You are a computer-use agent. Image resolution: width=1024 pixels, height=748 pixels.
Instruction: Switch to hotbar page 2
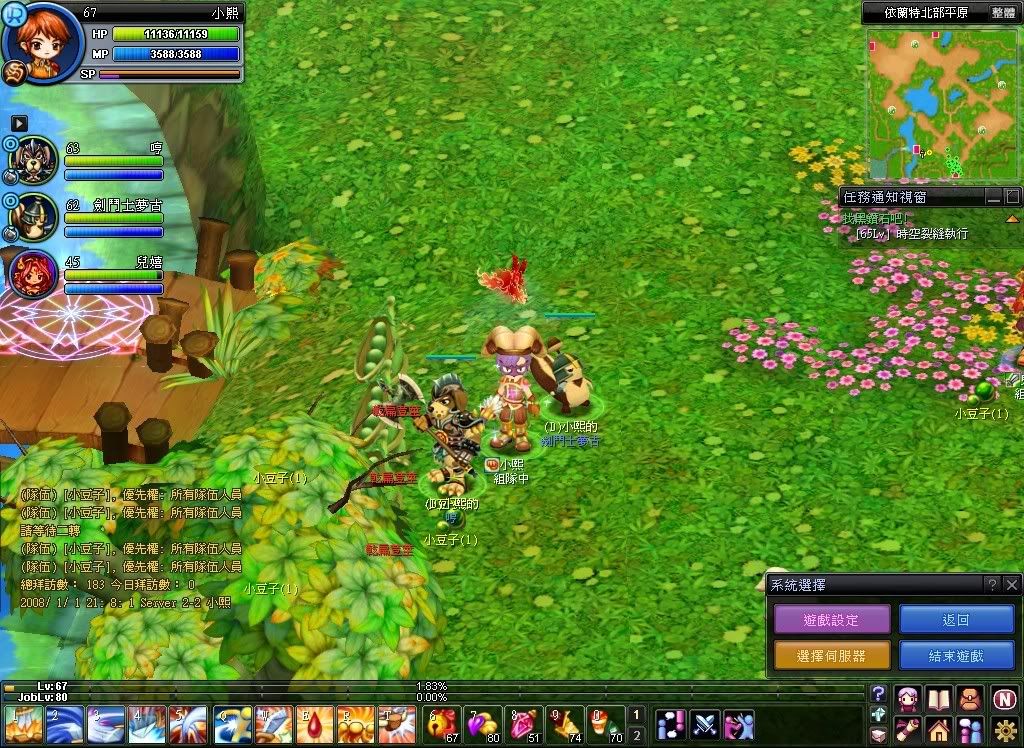pos(637,735)
